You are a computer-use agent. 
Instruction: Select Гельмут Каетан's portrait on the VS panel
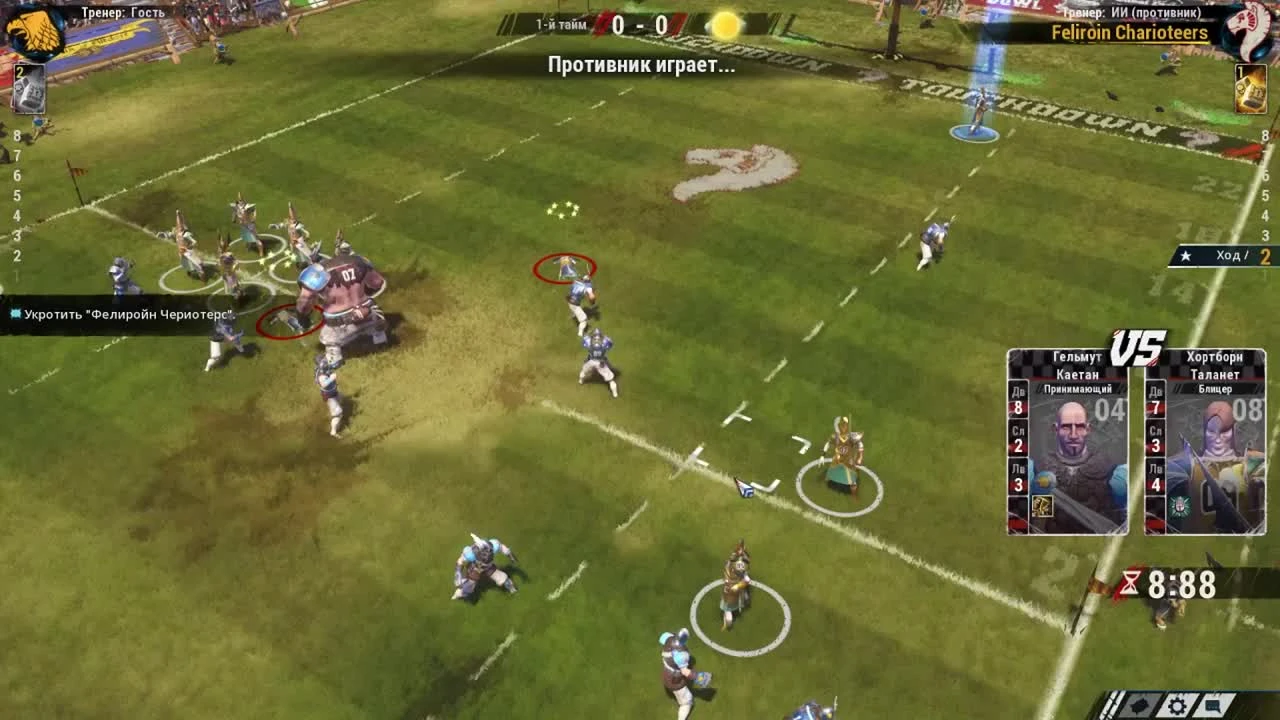coord(1075,437)
